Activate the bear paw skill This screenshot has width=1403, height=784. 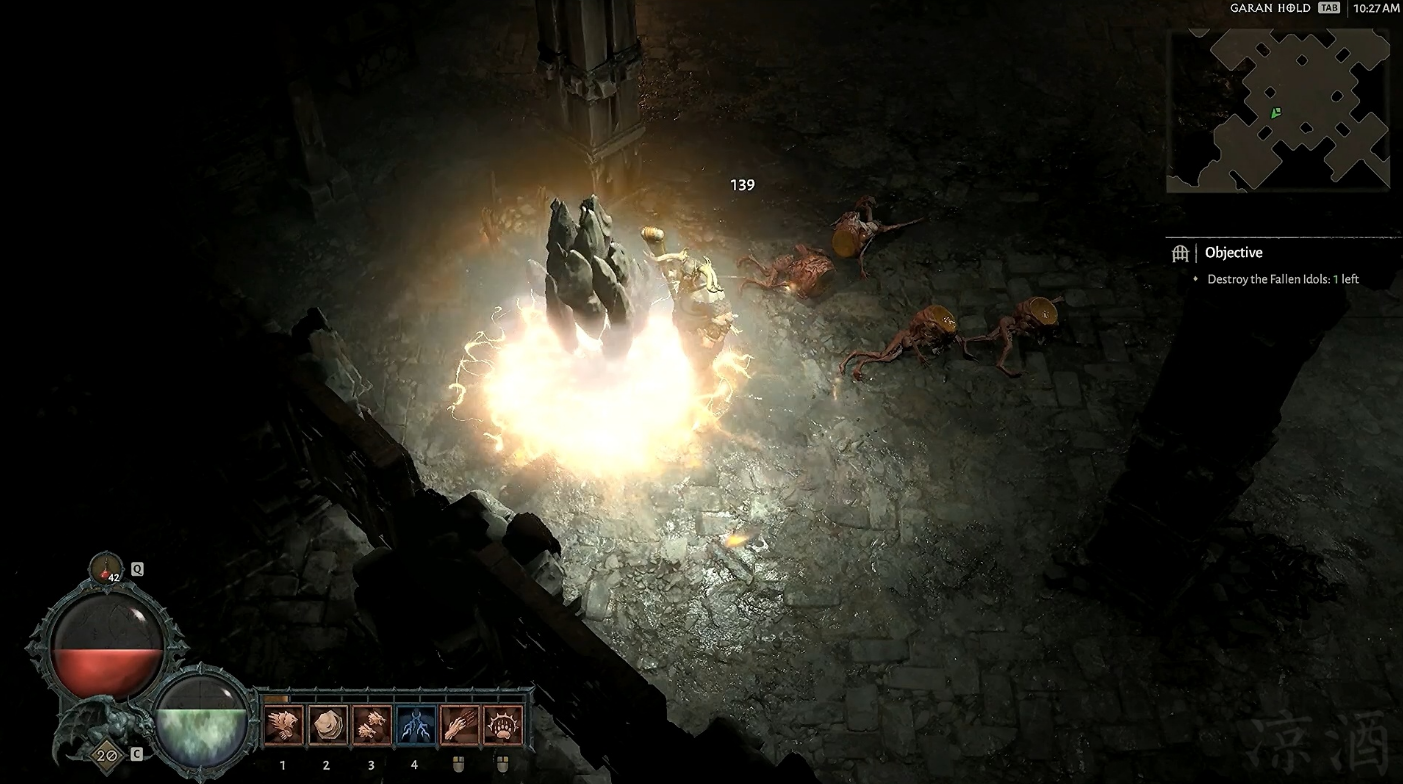(x=502, y=725)
